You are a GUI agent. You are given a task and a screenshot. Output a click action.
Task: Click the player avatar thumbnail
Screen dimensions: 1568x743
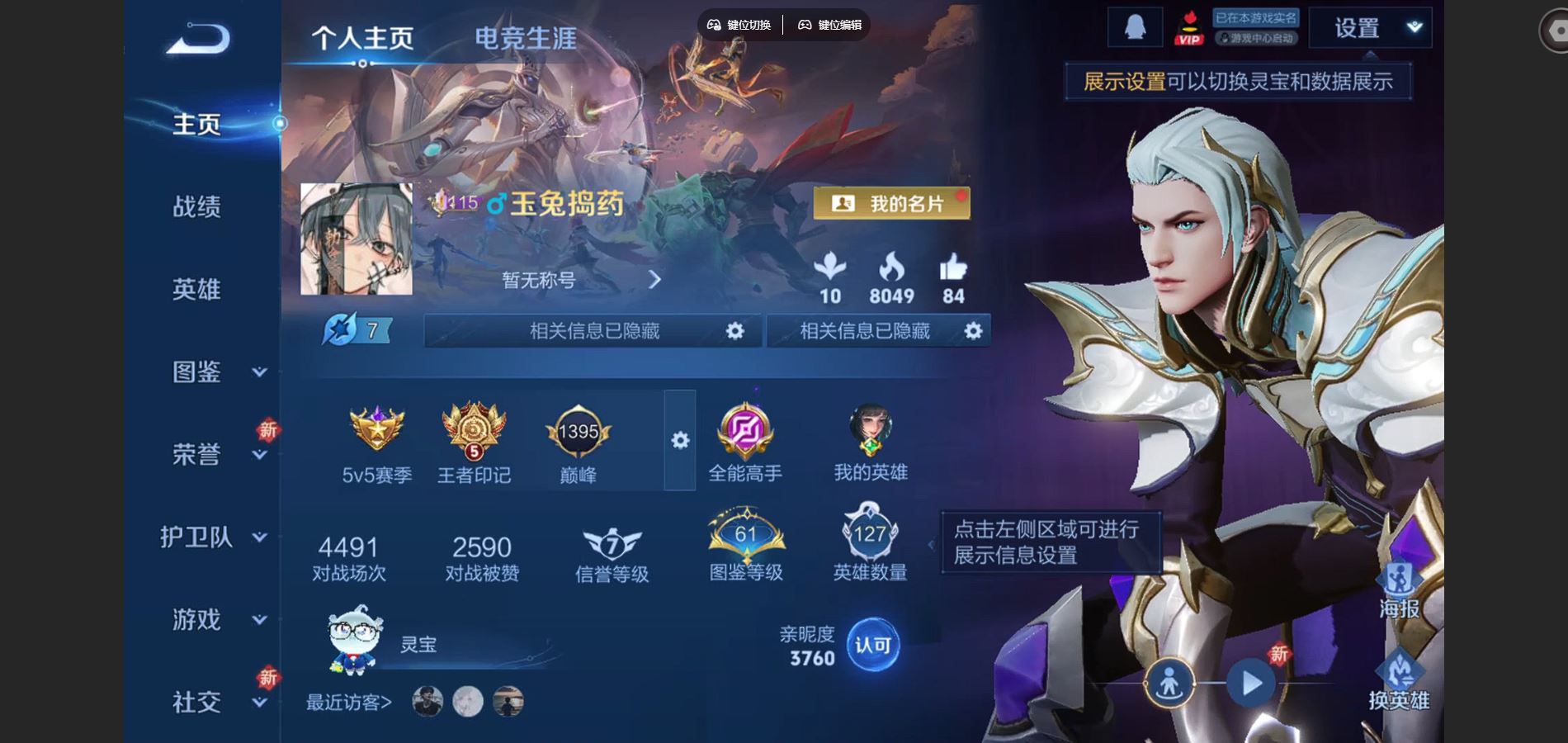click(x=357, y=239)
